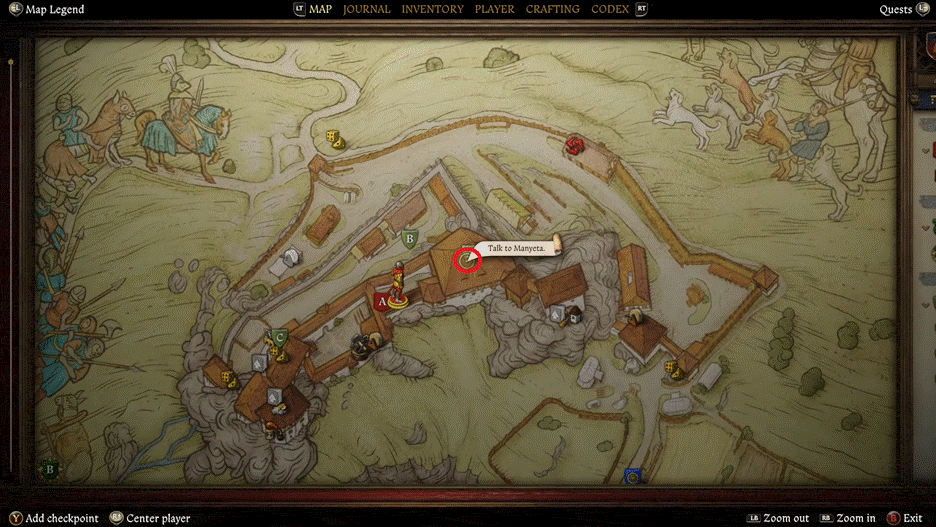Switch to the Inventory tab
The width and height of the screenshot is (936, 527).
(432, 9)
